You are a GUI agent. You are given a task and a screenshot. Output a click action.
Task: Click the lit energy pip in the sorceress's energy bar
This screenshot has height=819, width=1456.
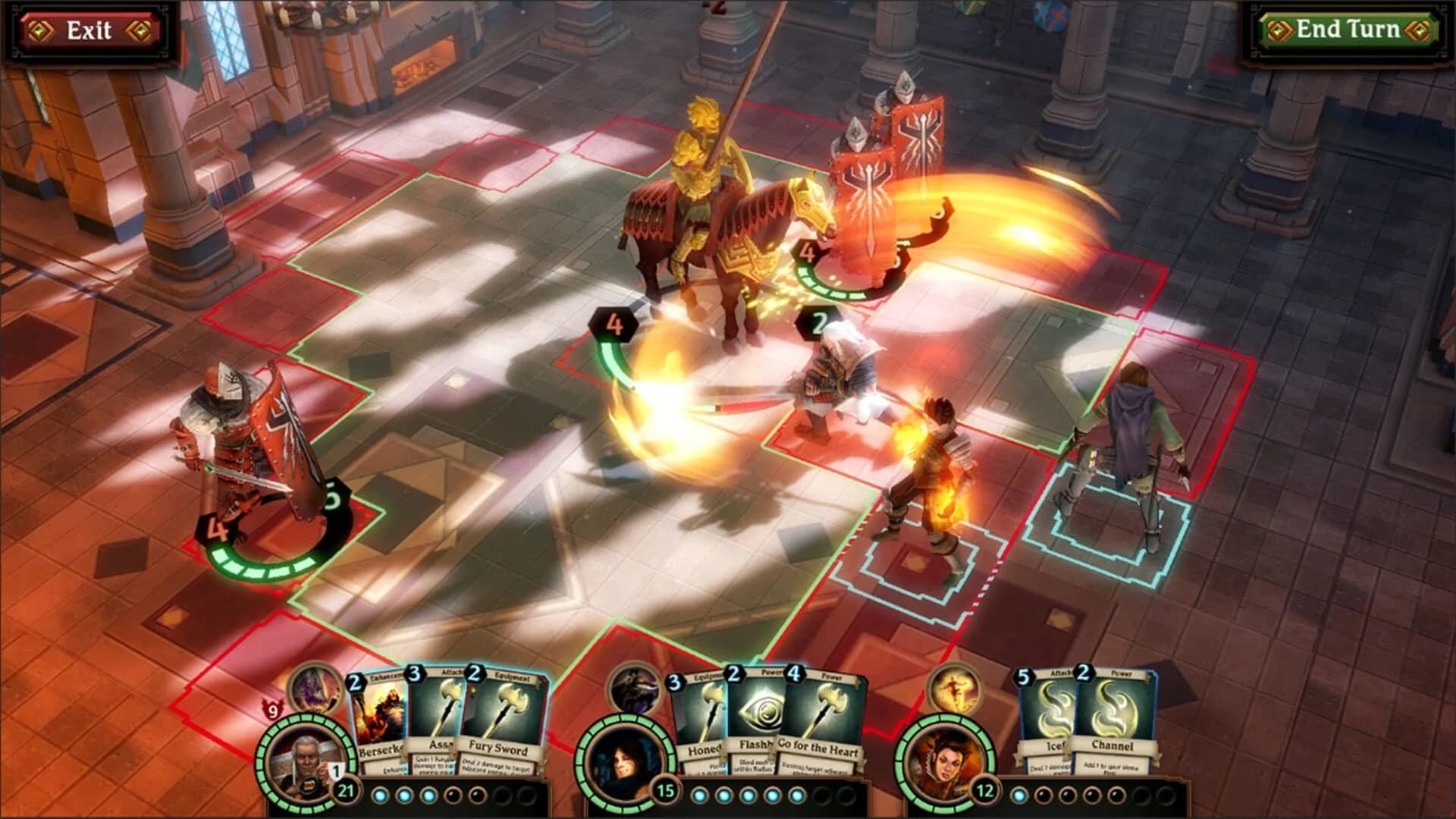(1019, 796)
